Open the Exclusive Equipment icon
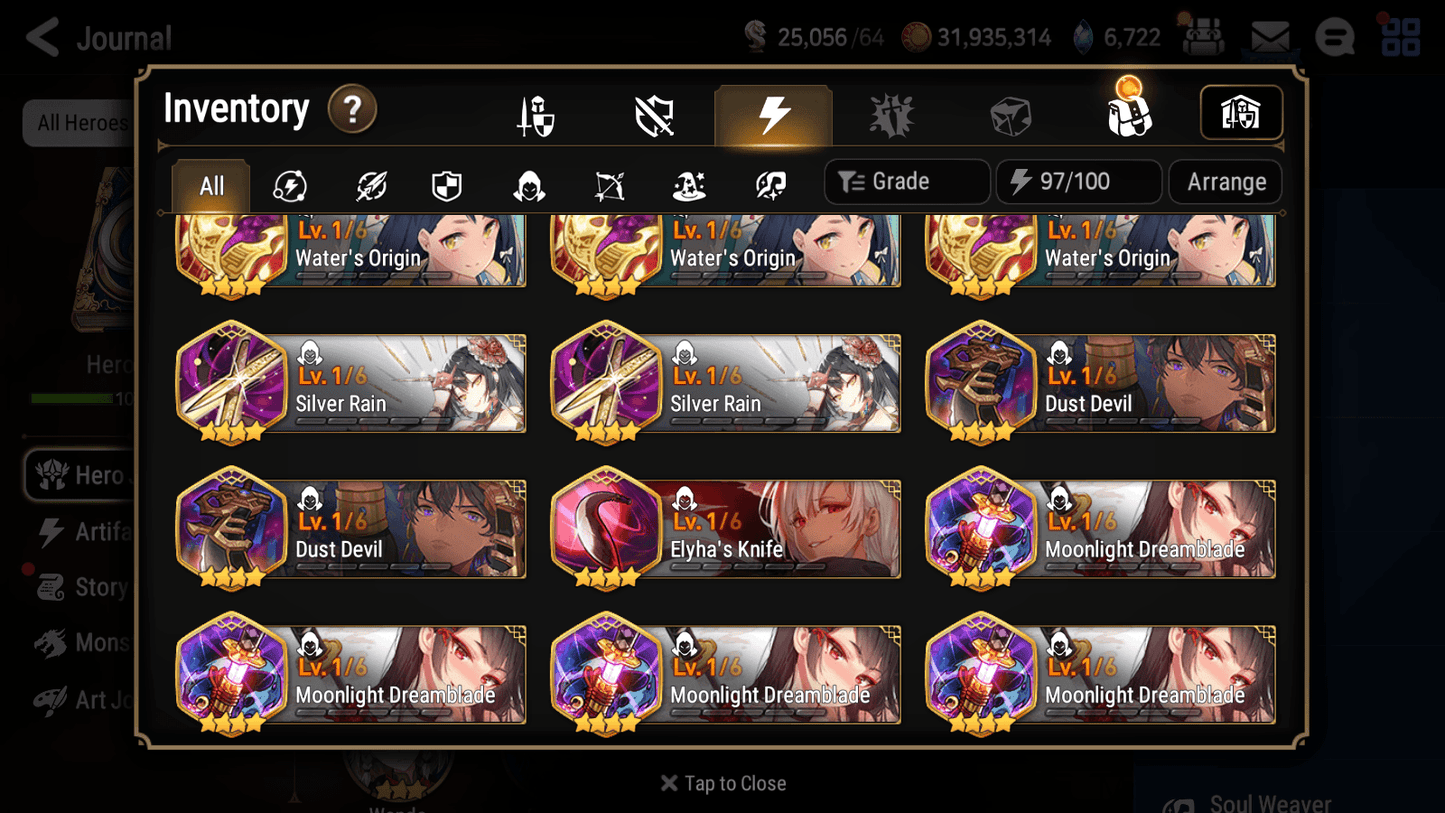Viewport: 1445px width, 813px height. (x=891, y=114)
